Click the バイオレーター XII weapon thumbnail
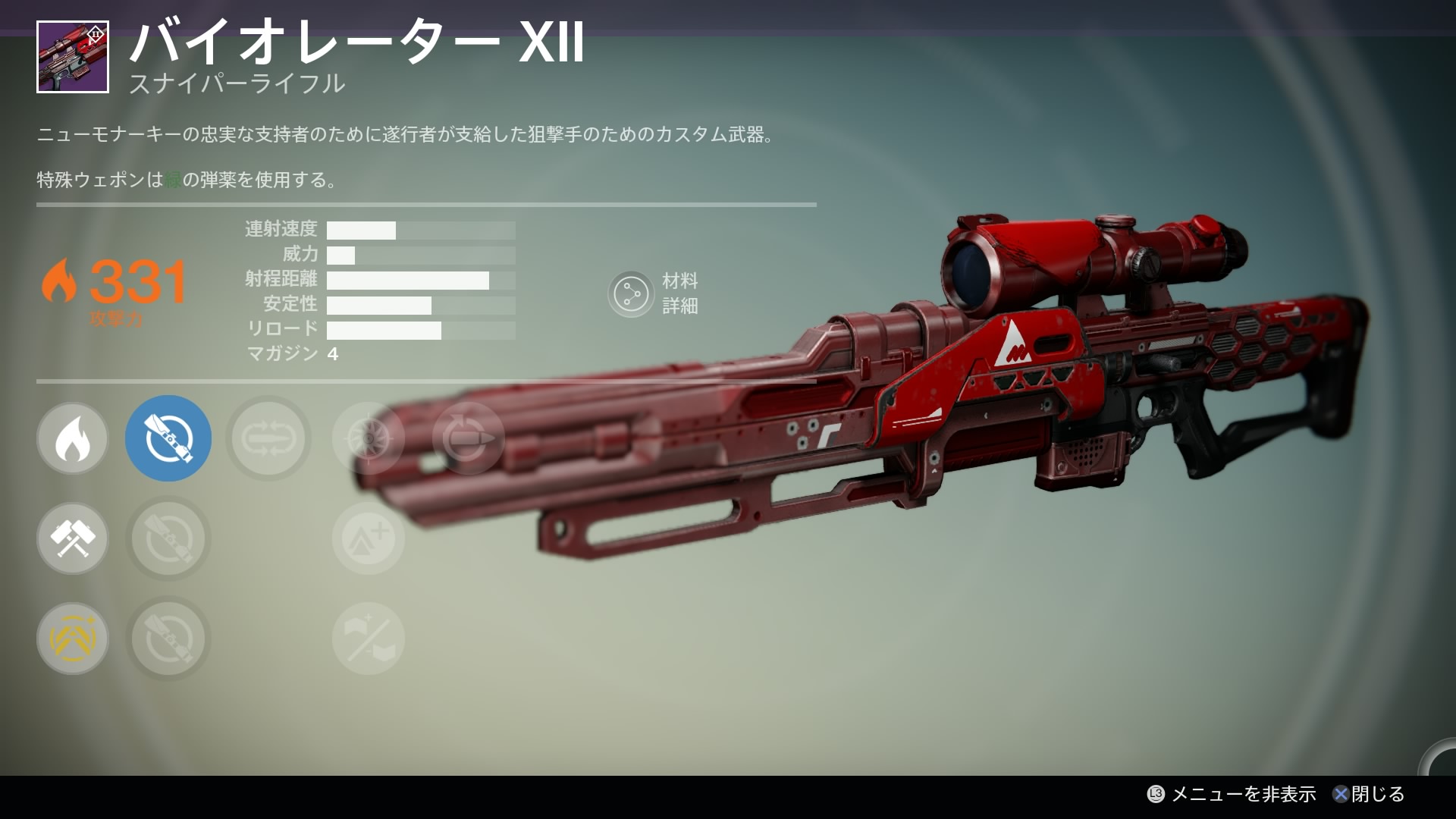1456x819 pixels. (73, 58)
